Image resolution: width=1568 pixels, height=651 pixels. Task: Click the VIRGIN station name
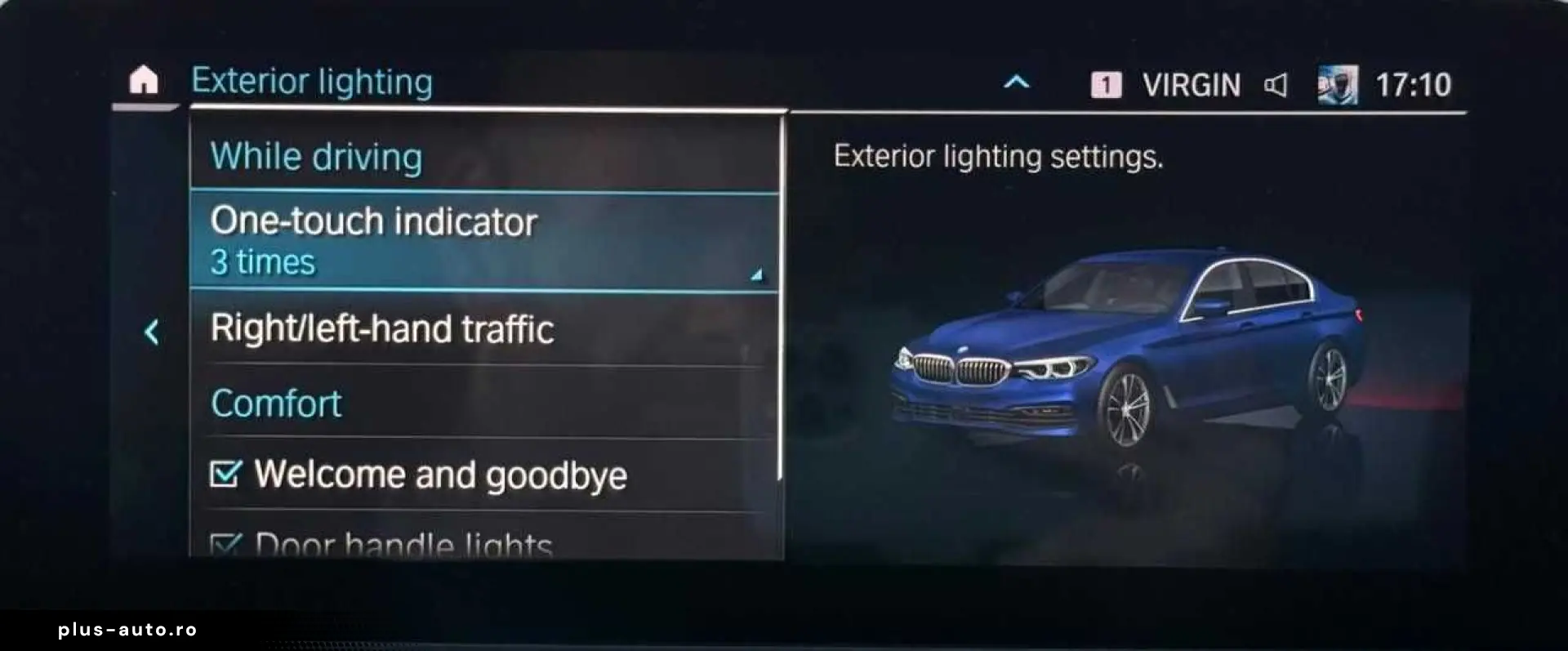tap(1191, 84)
